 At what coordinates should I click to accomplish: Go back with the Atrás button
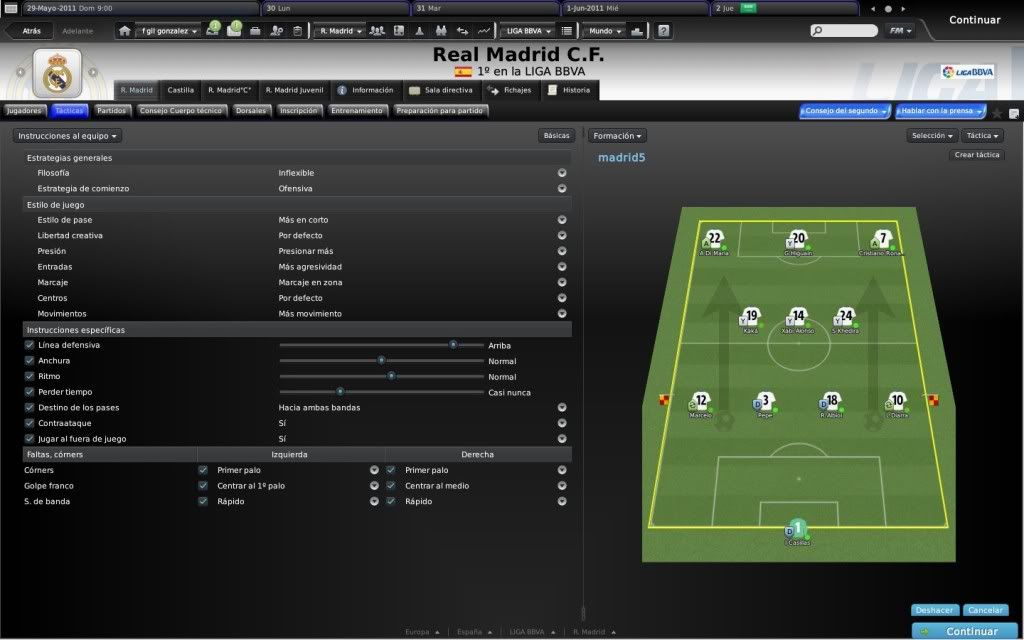tap(30, 31)
